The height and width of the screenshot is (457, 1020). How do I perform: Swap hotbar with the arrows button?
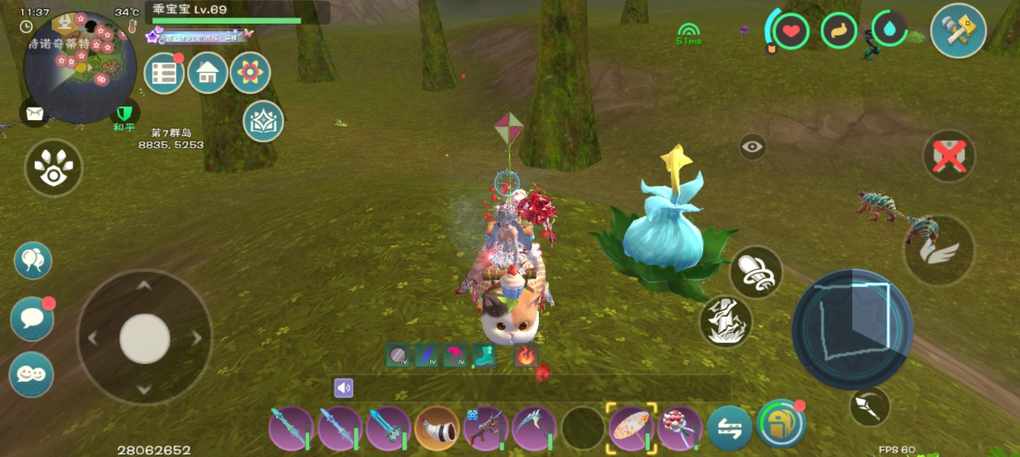pos(729,429)
